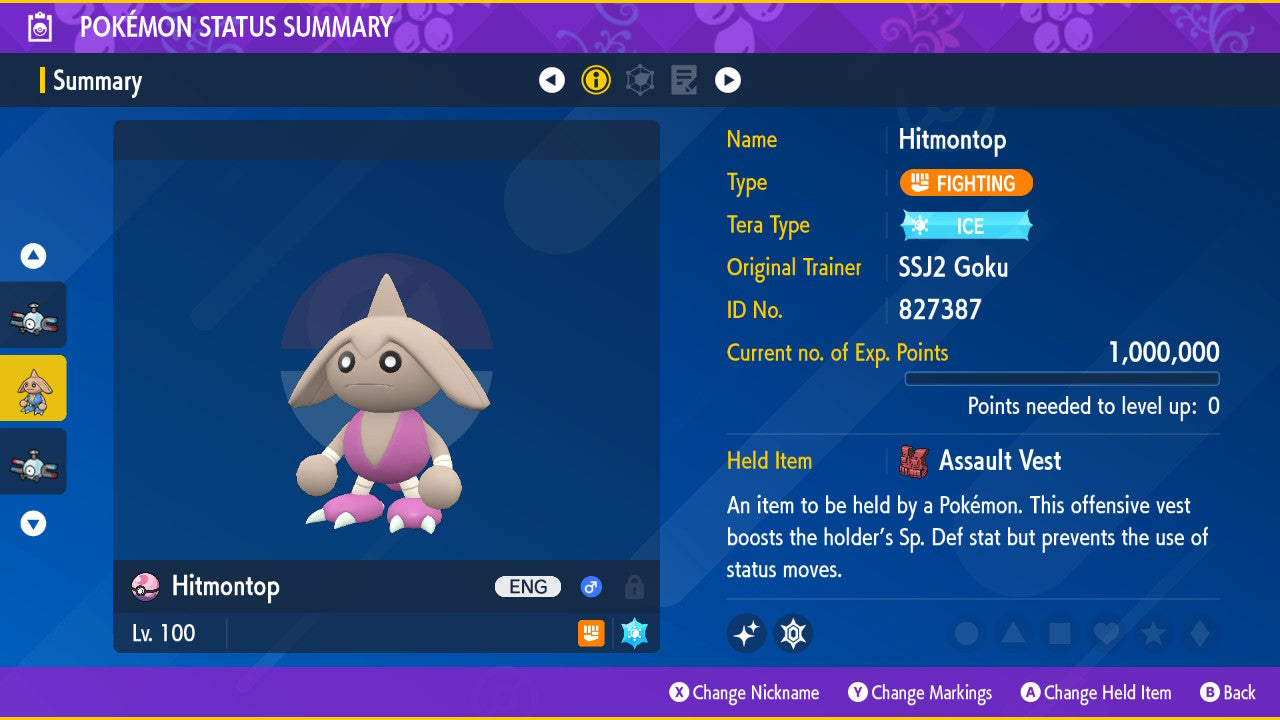Choose the Magnemite above Hitmontop
The height and width of the screenshot is (720, 1280).
[x=33, y=315]
